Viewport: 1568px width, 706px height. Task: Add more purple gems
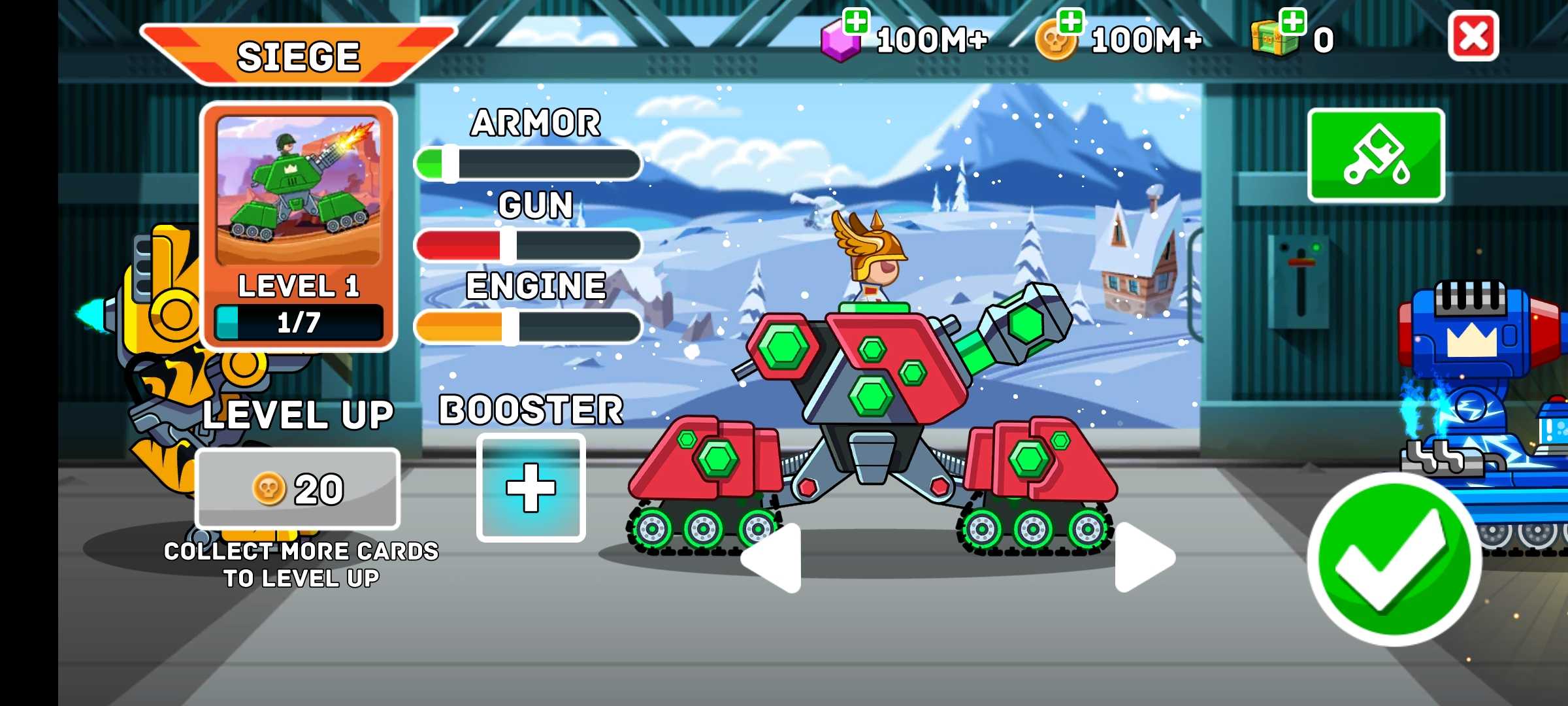(x=855, y=22)
